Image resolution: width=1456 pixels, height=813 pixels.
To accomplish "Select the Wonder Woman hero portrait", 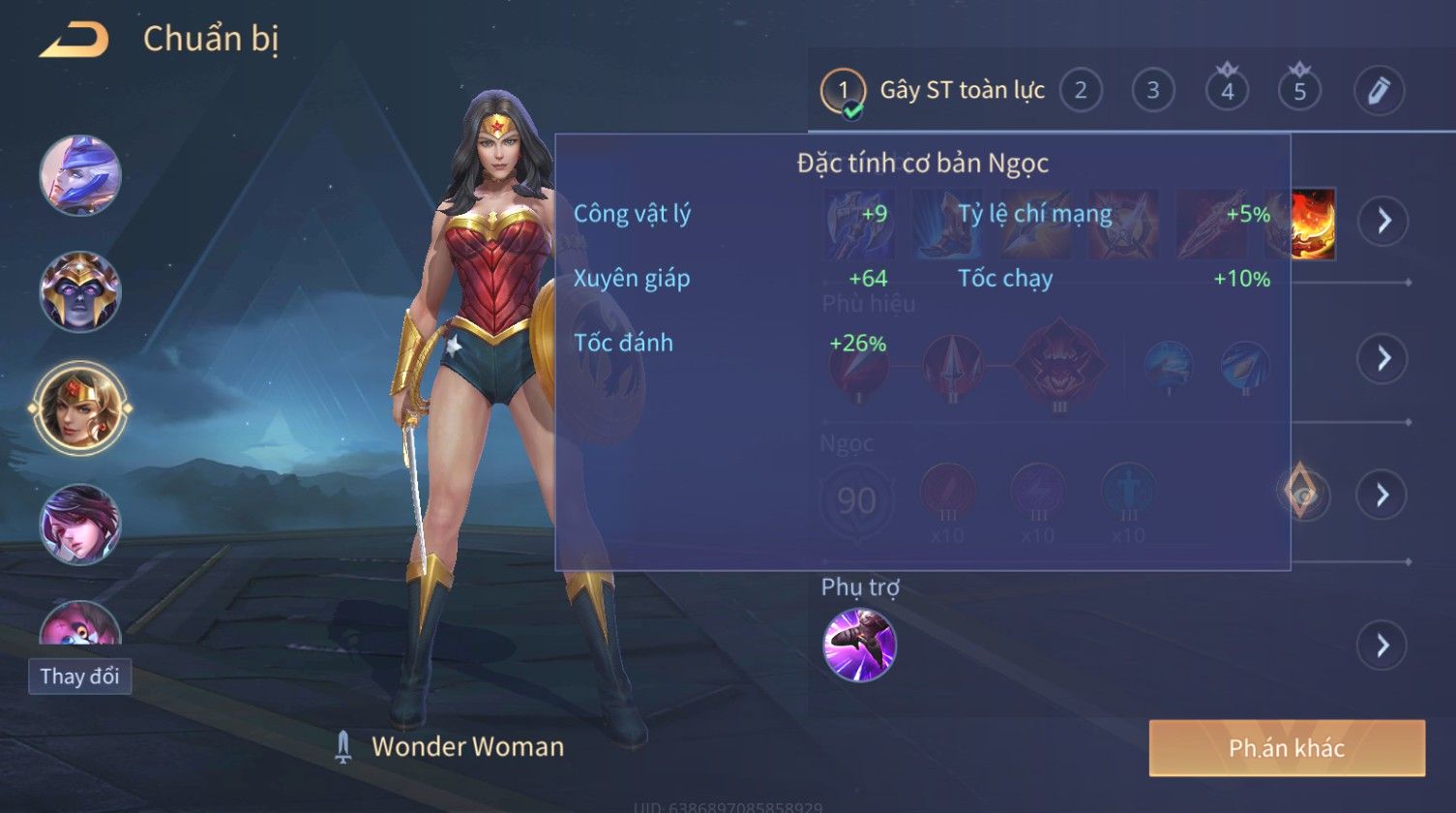I will click(80, 407).
